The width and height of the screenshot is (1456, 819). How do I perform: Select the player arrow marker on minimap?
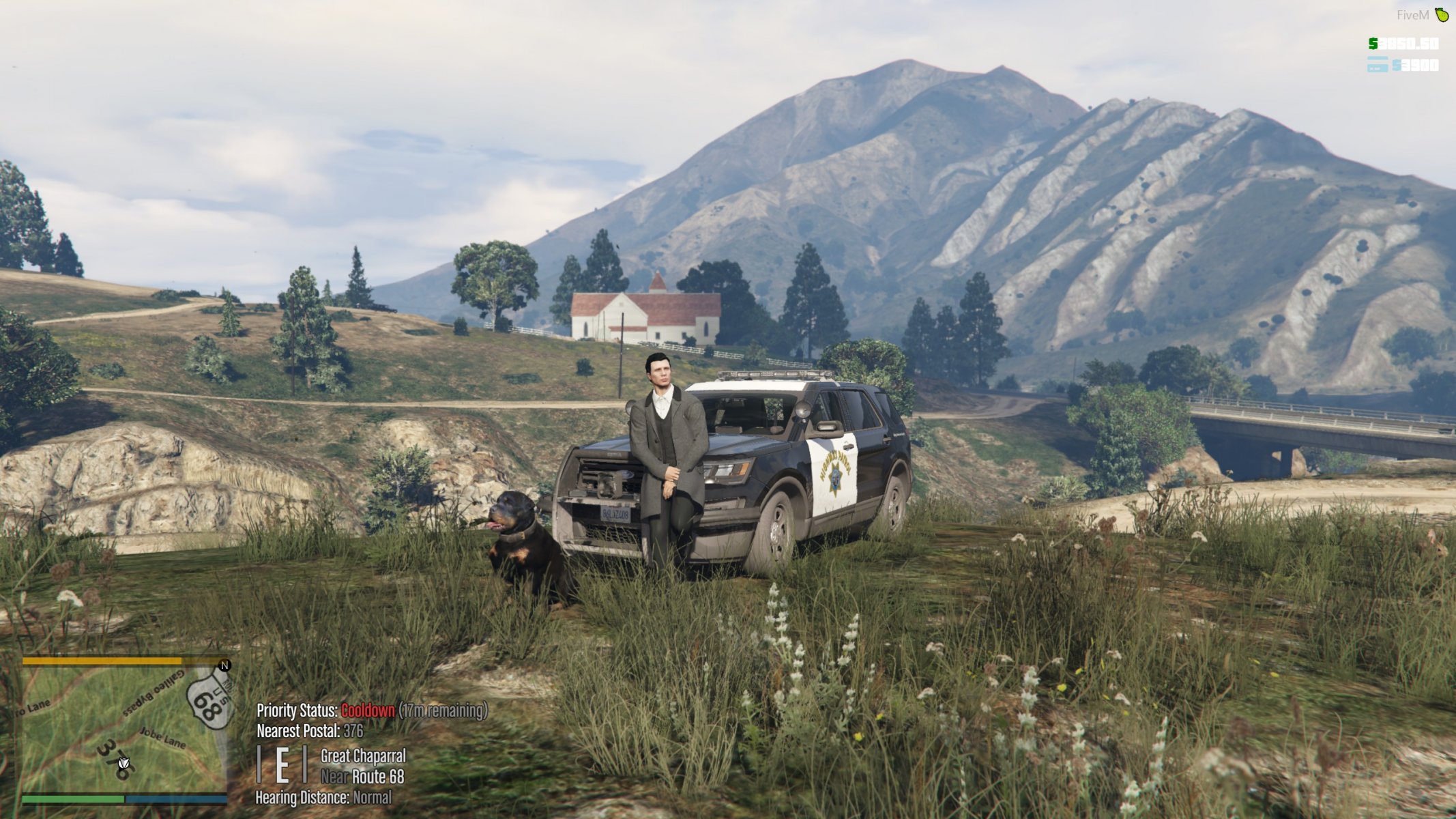point(123,764)
